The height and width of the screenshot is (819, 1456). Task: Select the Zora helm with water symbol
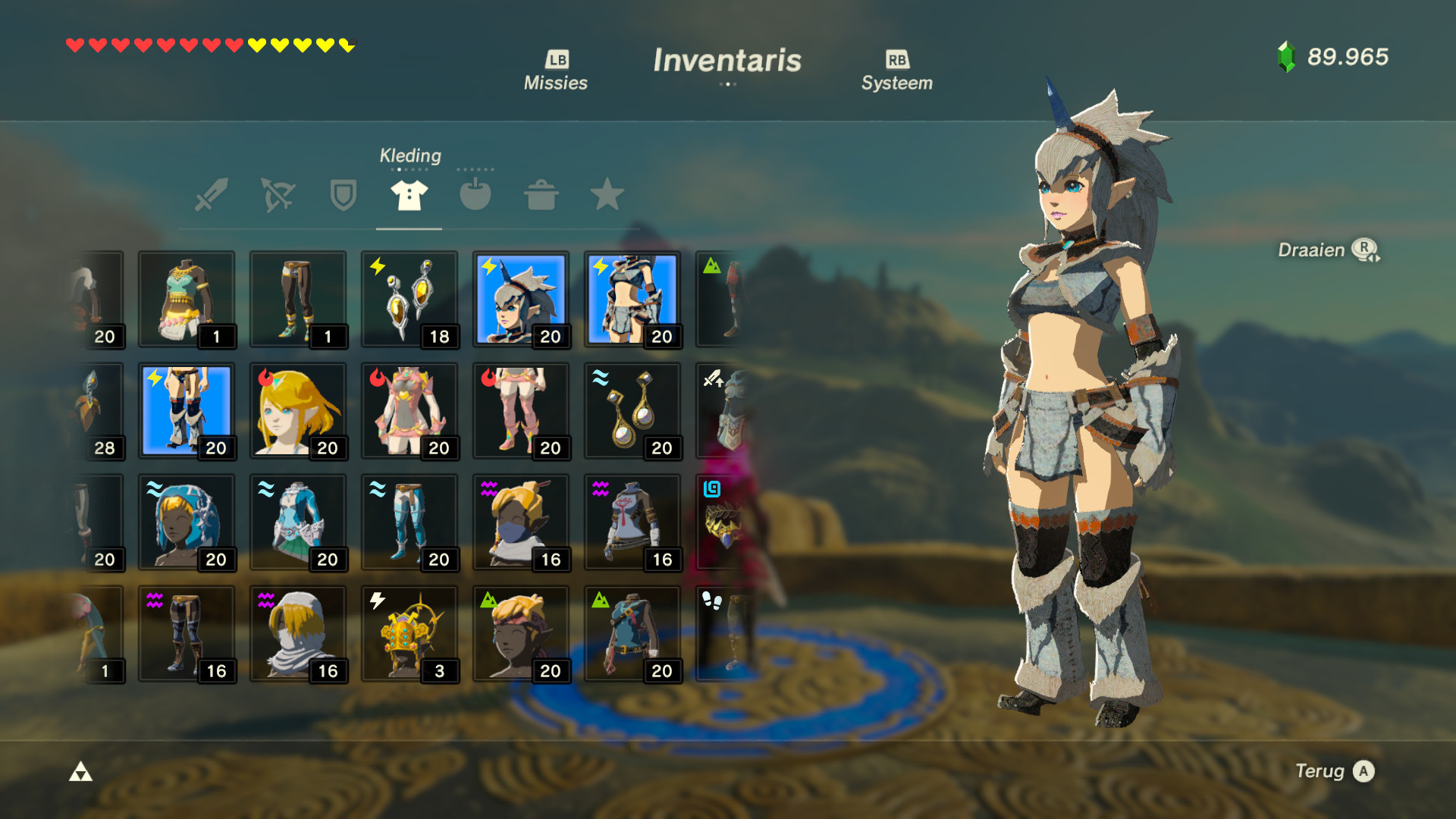pos(187,523)
